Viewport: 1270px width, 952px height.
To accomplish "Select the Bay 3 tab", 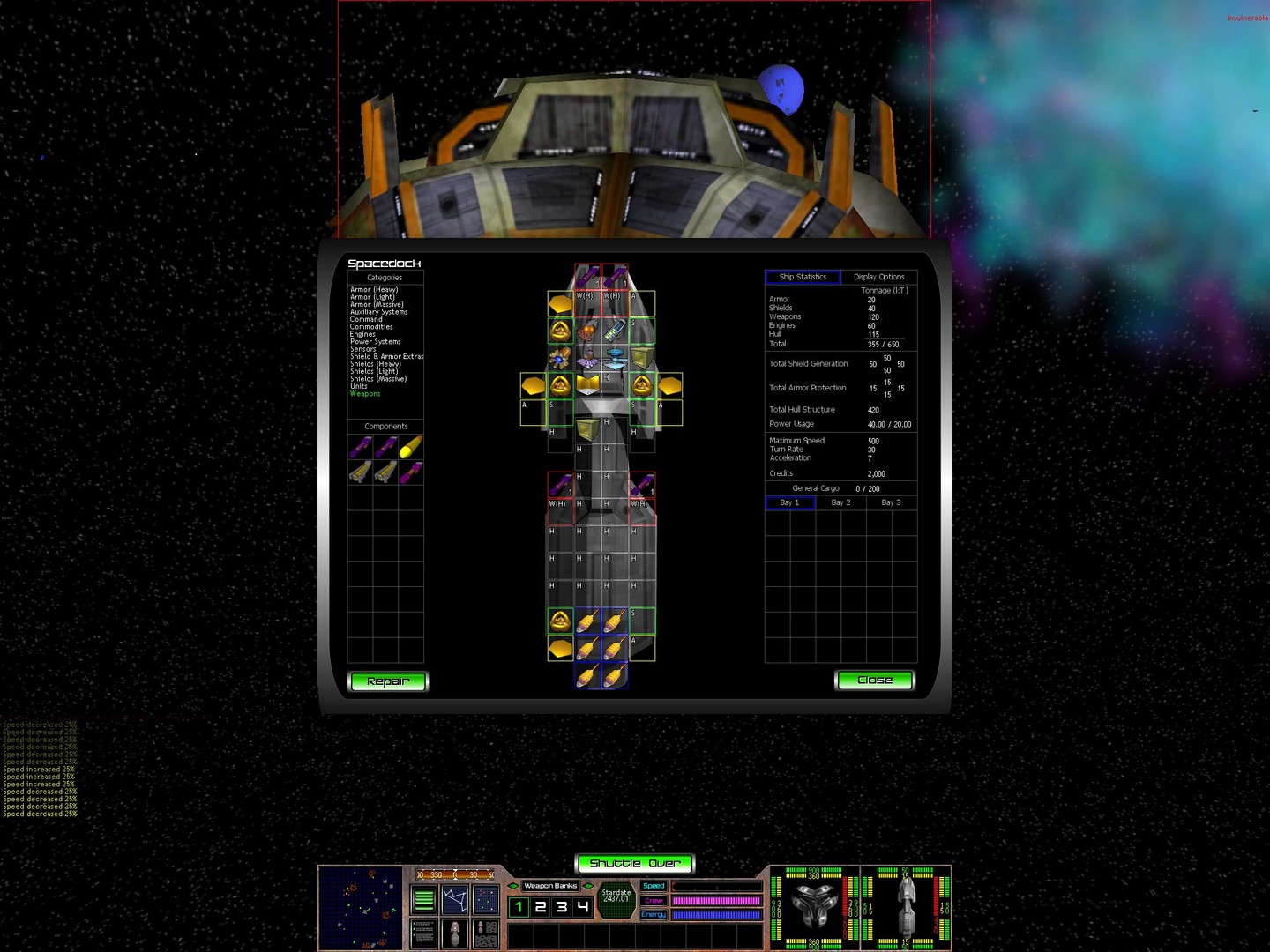I will pos(892,502).
